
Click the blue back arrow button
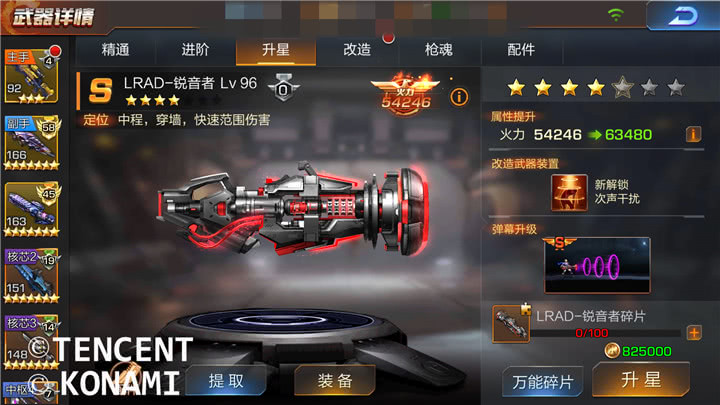coord(683,17)
